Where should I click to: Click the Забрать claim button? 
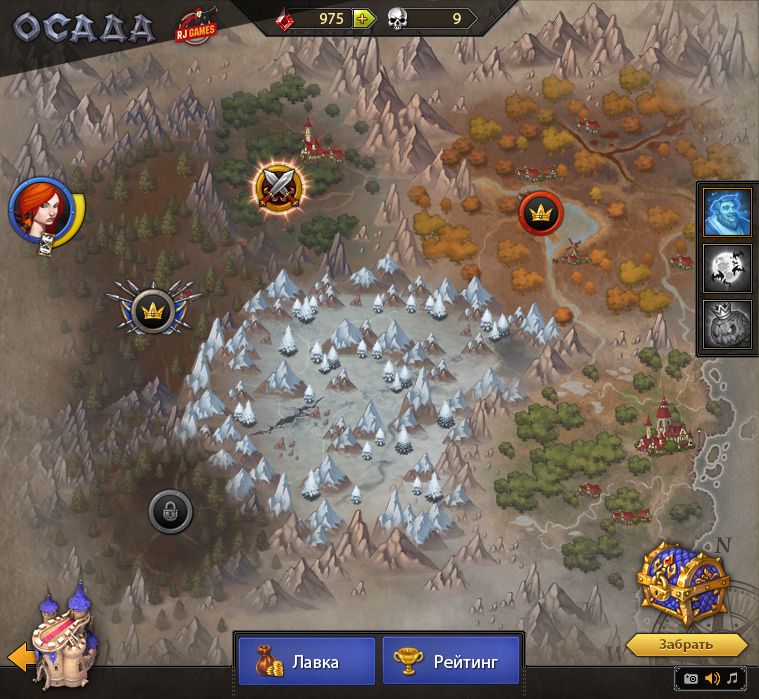tap(685, 643)
